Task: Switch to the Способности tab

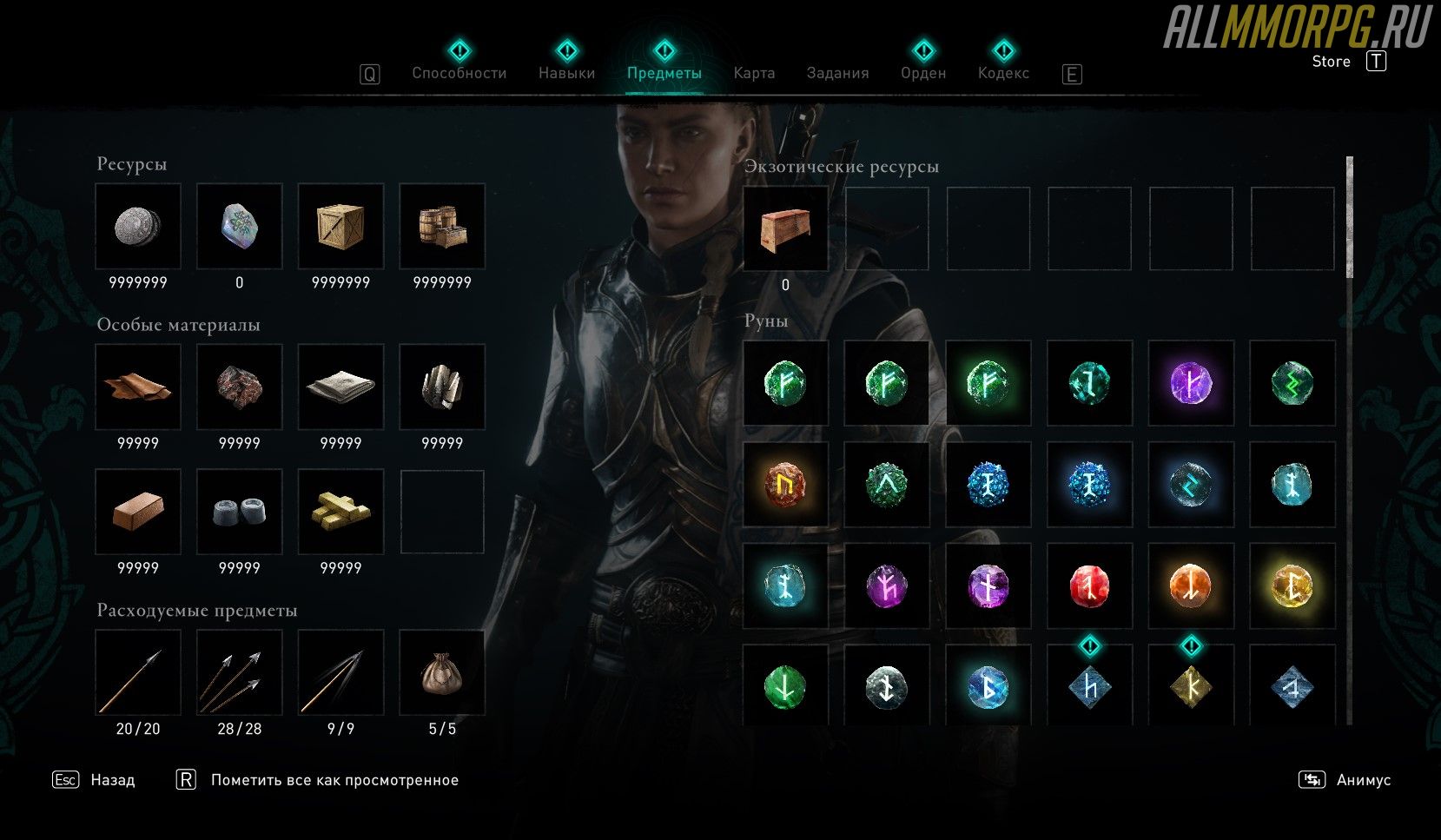Action: [459, 73]
